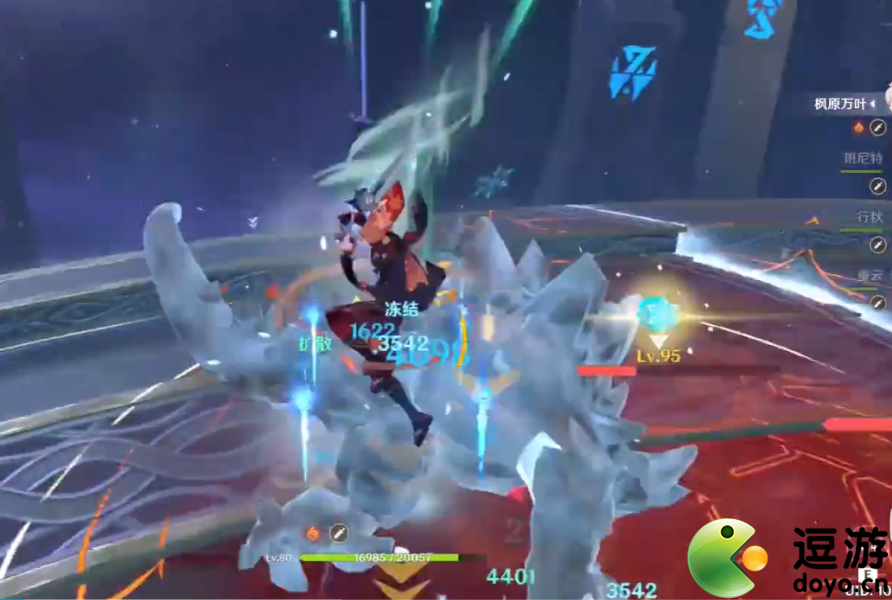Switch to party member 行秋
Image resolution: width=892 pixels, height=600 pixels.
867,216
